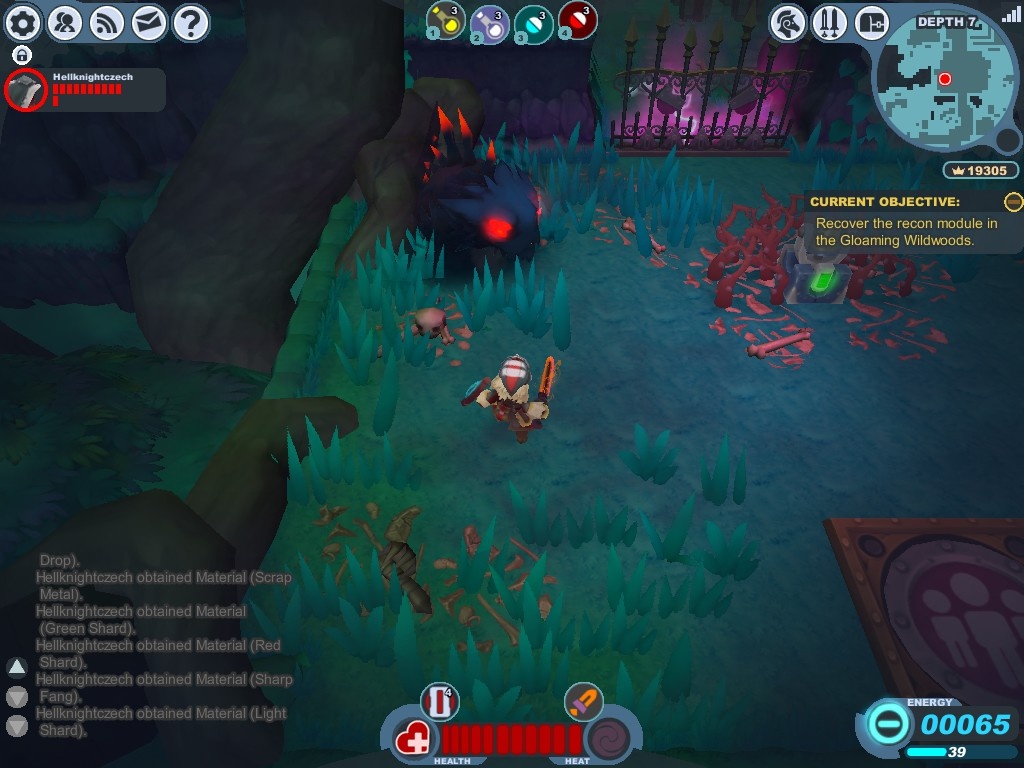The height and width of the screenshot is (768, 1024).
Task: Use the yellow vial in slot 1
Action: coord(444,21)
